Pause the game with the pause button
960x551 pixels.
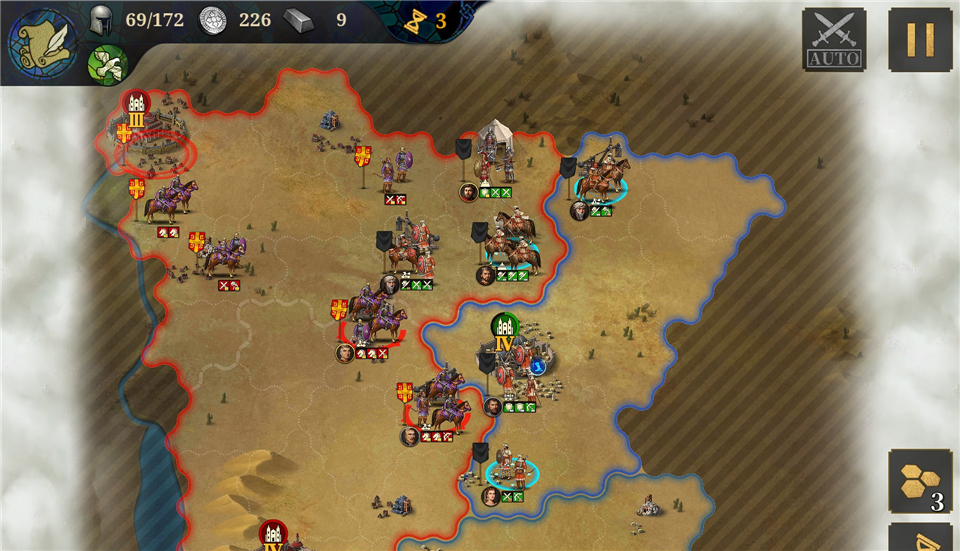coord(920,39)
